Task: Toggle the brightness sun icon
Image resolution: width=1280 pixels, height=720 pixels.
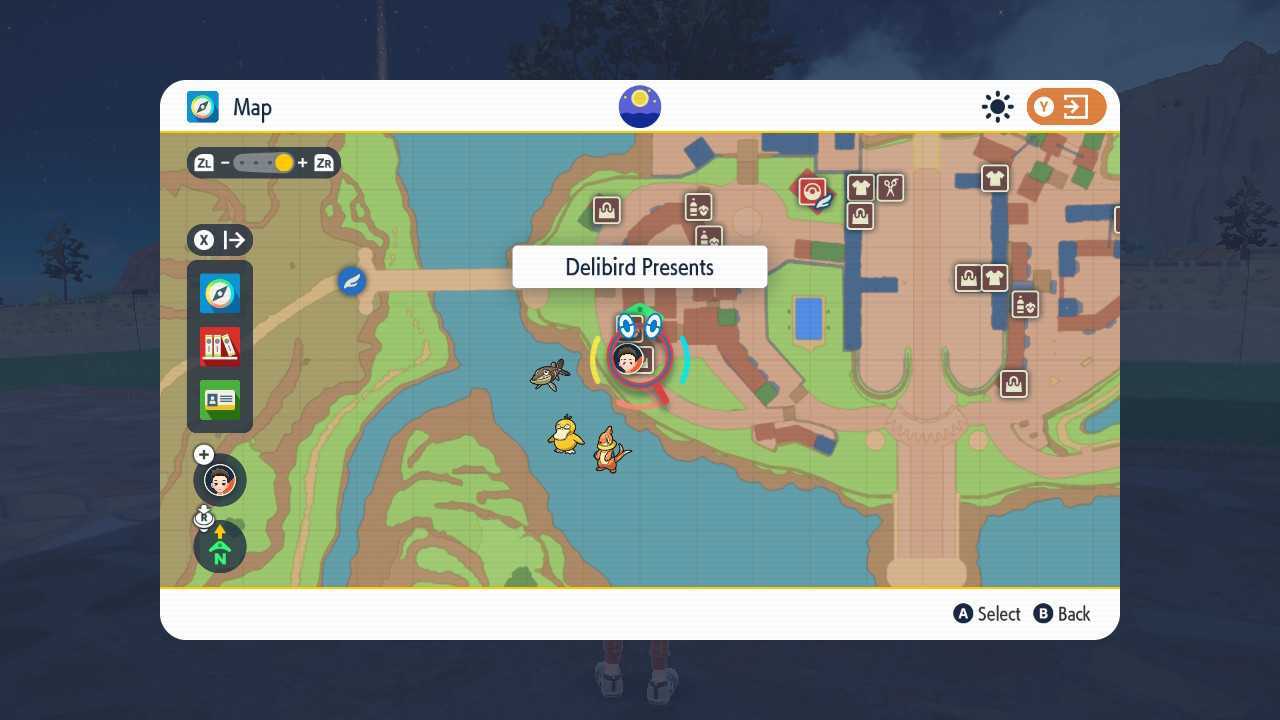Action: pyautogui.click(x=997, y=106)
